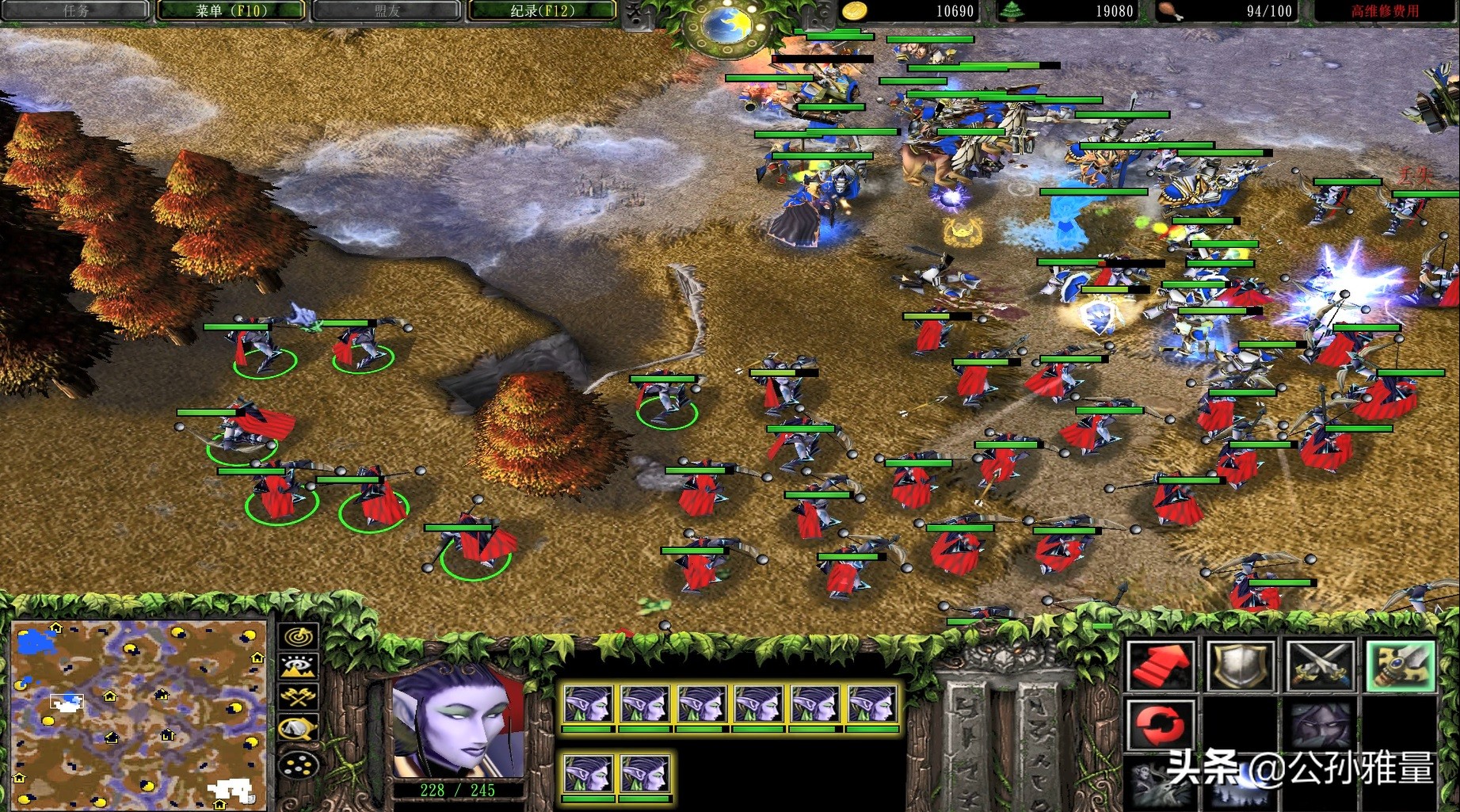
Task: Activate the minimap signal ping button
Action: click(x=299, y=637)
